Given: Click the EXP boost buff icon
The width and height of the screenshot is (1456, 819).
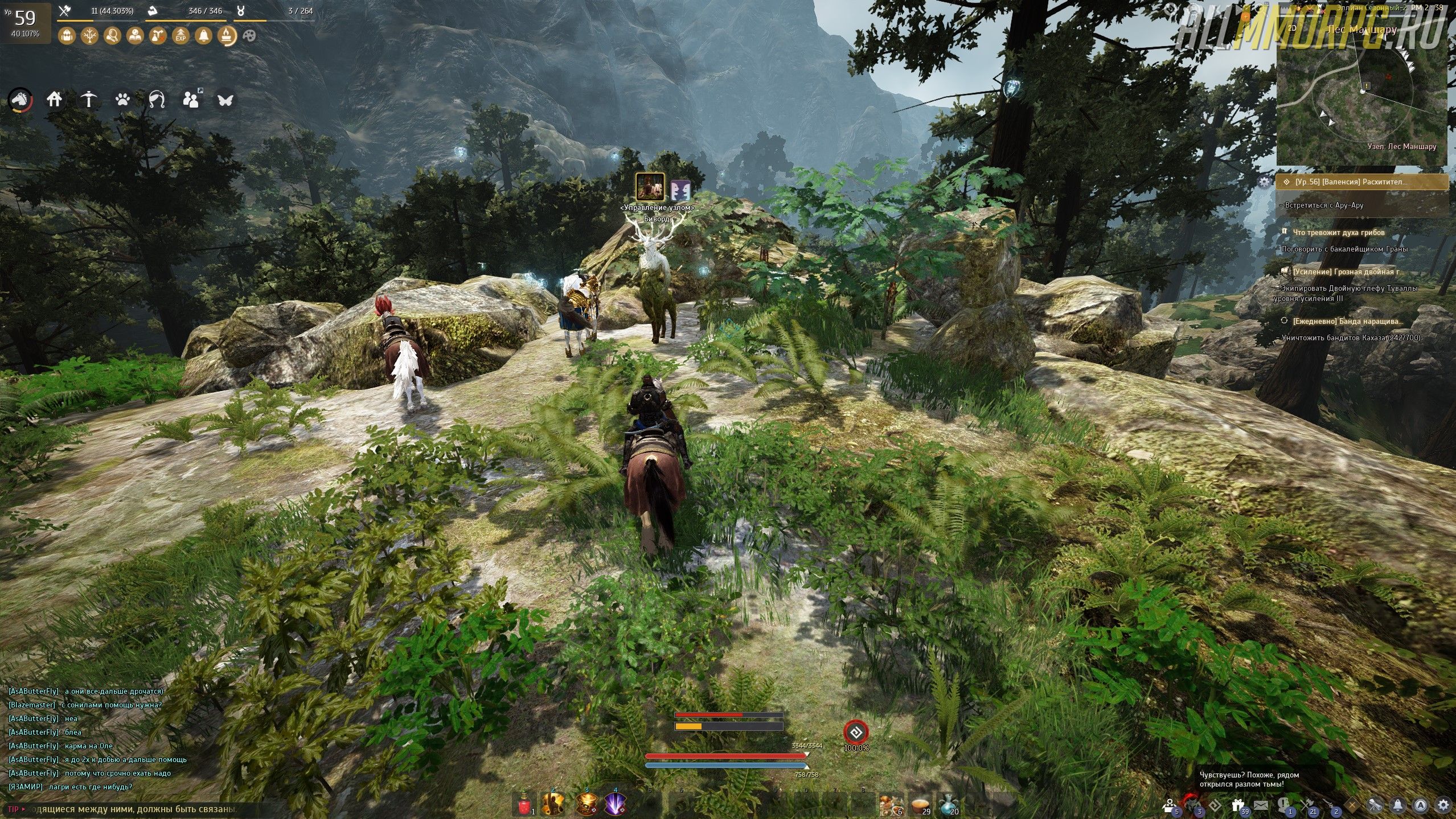Looking at the screenshot, I should coord(181,36).
